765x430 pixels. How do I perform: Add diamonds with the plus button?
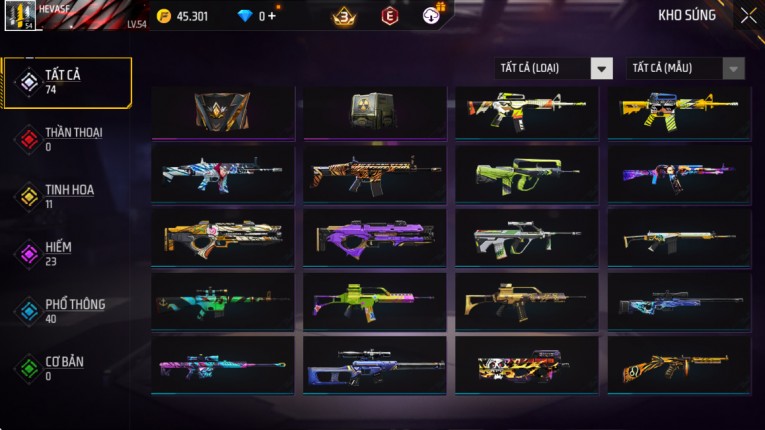(x=272, y=16)
